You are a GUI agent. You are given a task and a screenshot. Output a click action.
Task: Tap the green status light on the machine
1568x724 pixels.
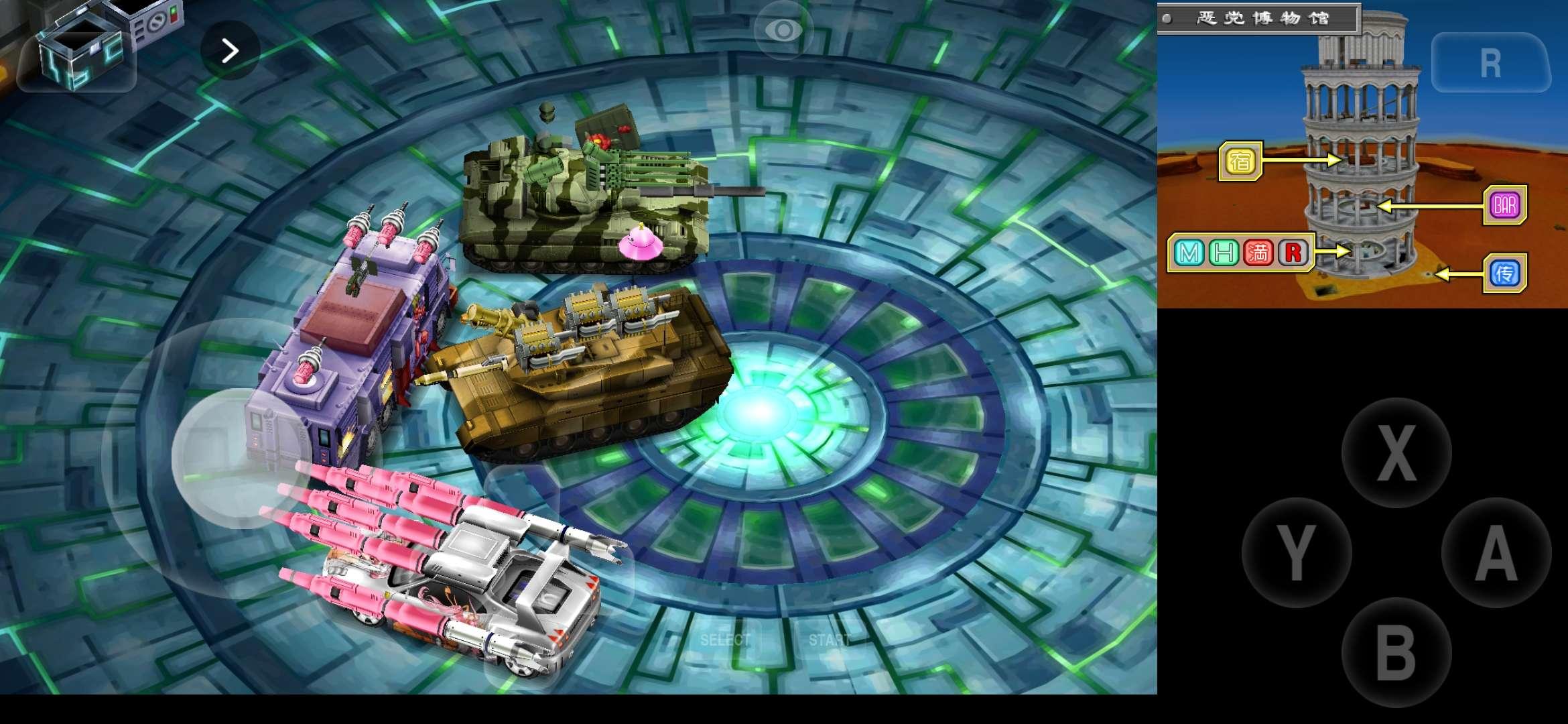(173, 9)
